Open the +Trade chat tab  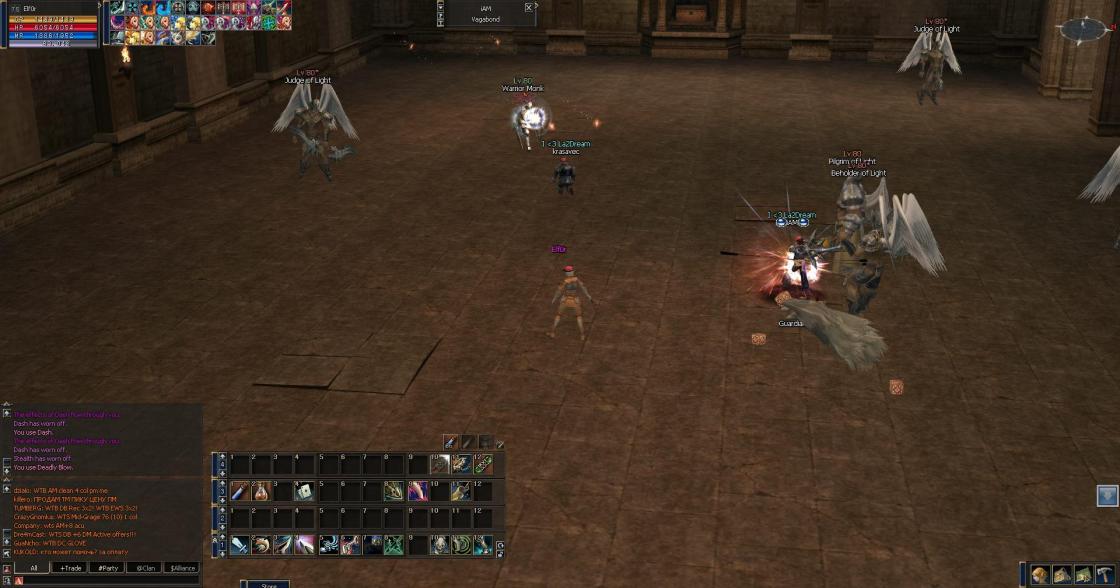pos(70,567)
